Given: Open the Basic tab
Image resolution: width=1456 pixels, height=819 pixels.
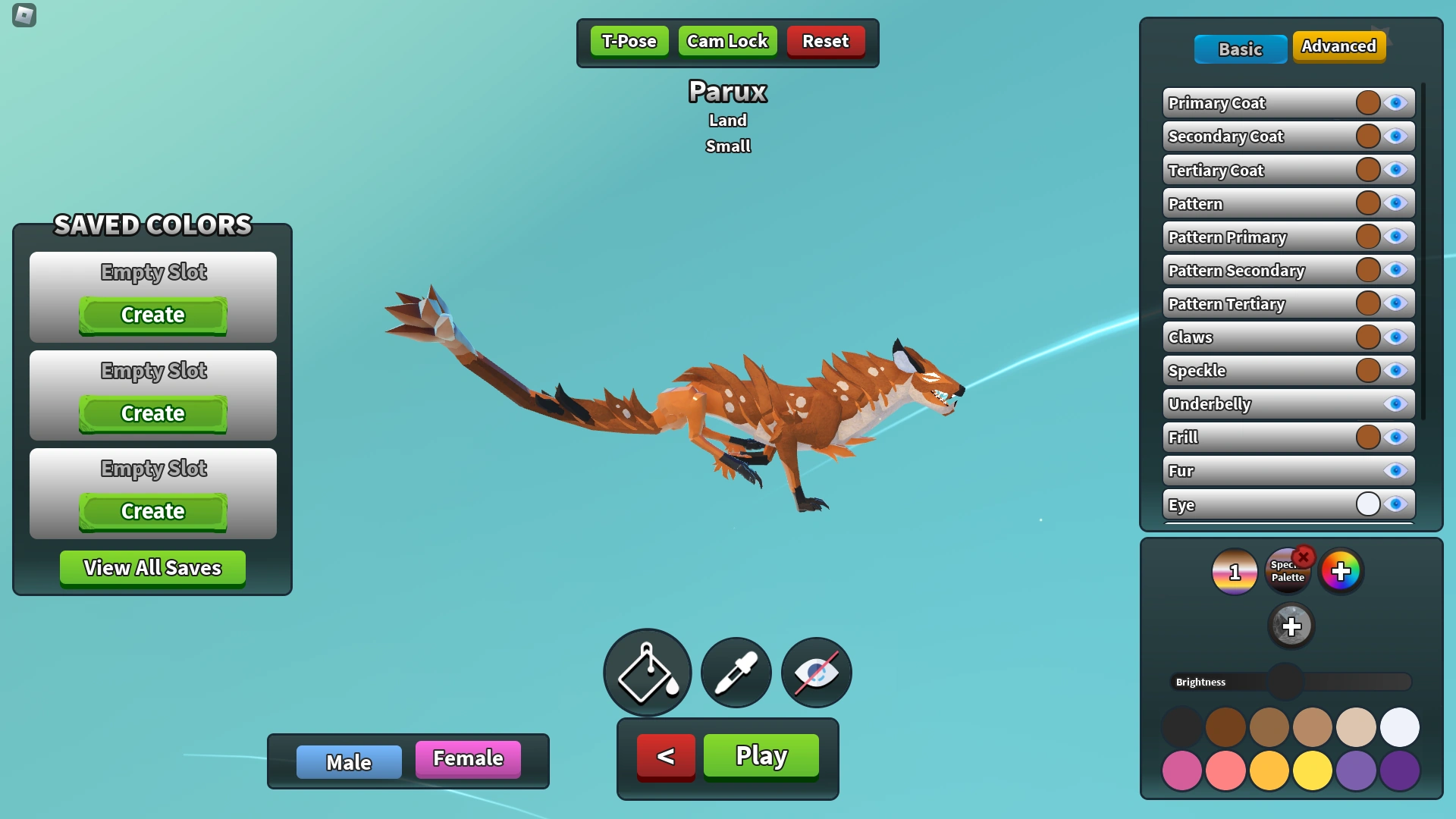Looking at the screenshot, I should [1241, 49].
